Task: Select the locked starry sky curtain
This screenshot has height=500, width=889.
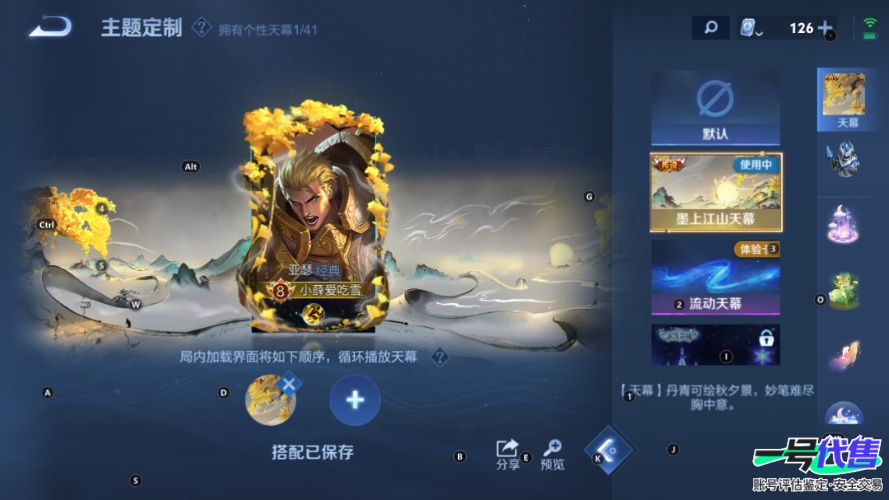Action: [715, 344]
